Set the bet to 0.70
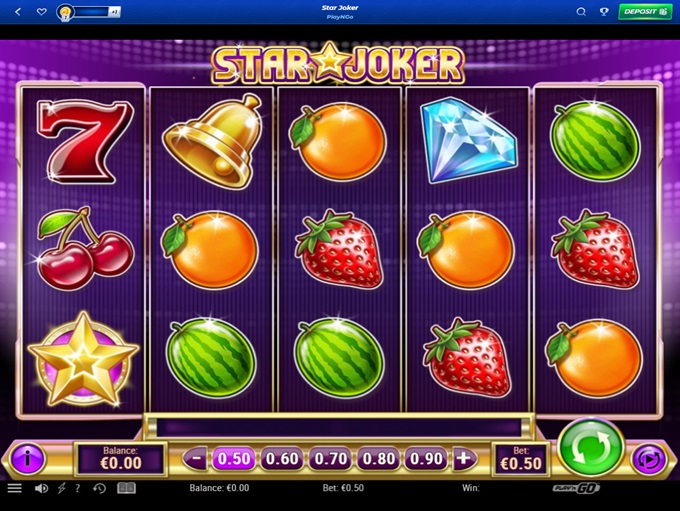 coord(330,459)
